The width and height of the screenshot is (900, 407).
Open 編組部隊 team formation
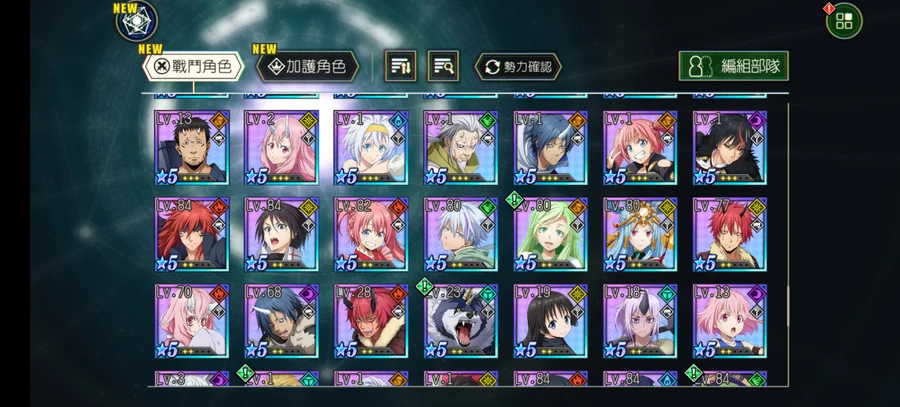pyautogui.click(x=733, y=67)
